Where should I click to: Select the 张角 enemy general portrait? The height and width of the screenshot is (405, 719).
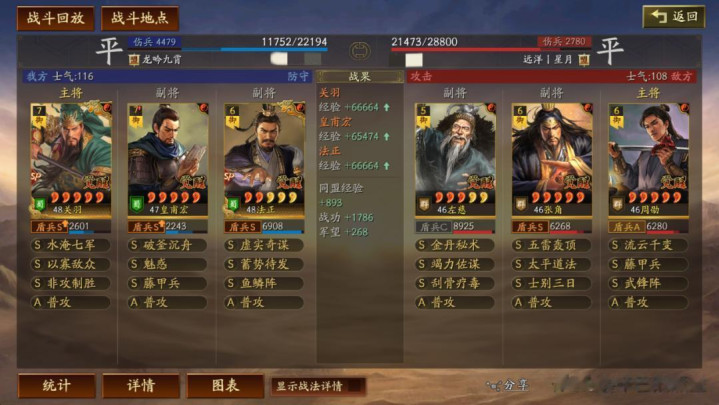point(551,159)
